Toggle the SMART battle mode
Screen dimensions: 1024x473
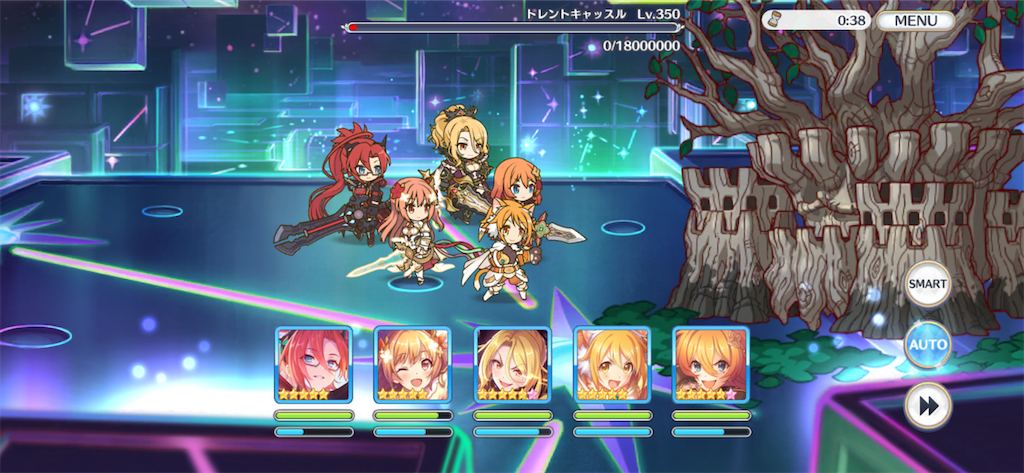[927, 283]
